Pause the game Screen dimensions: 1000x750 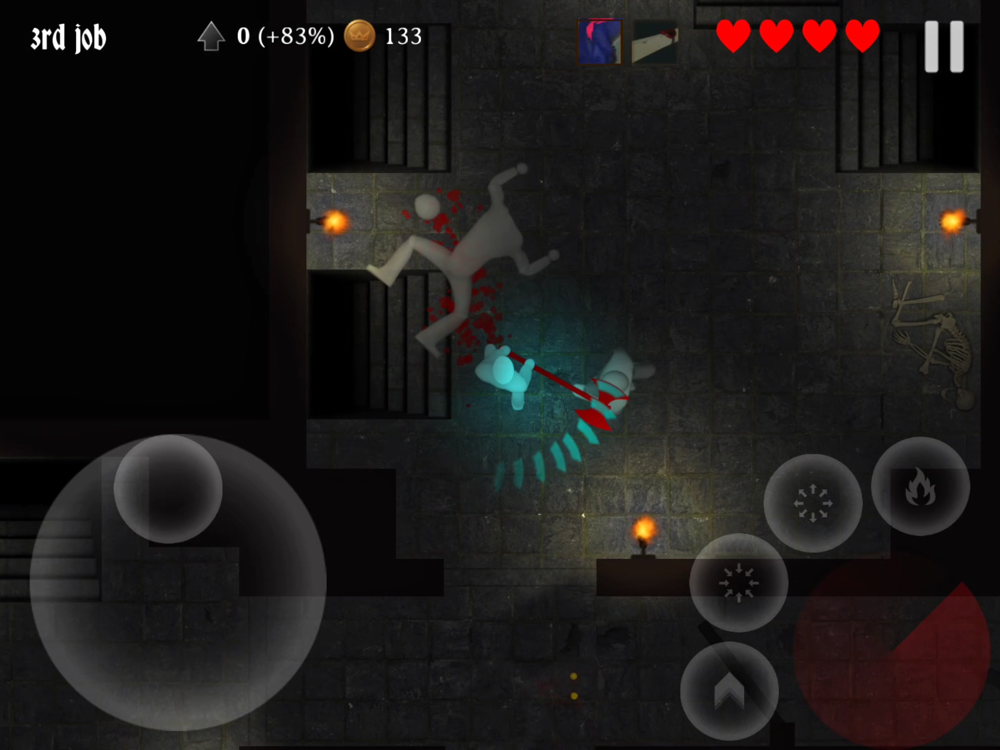[943, 46]
